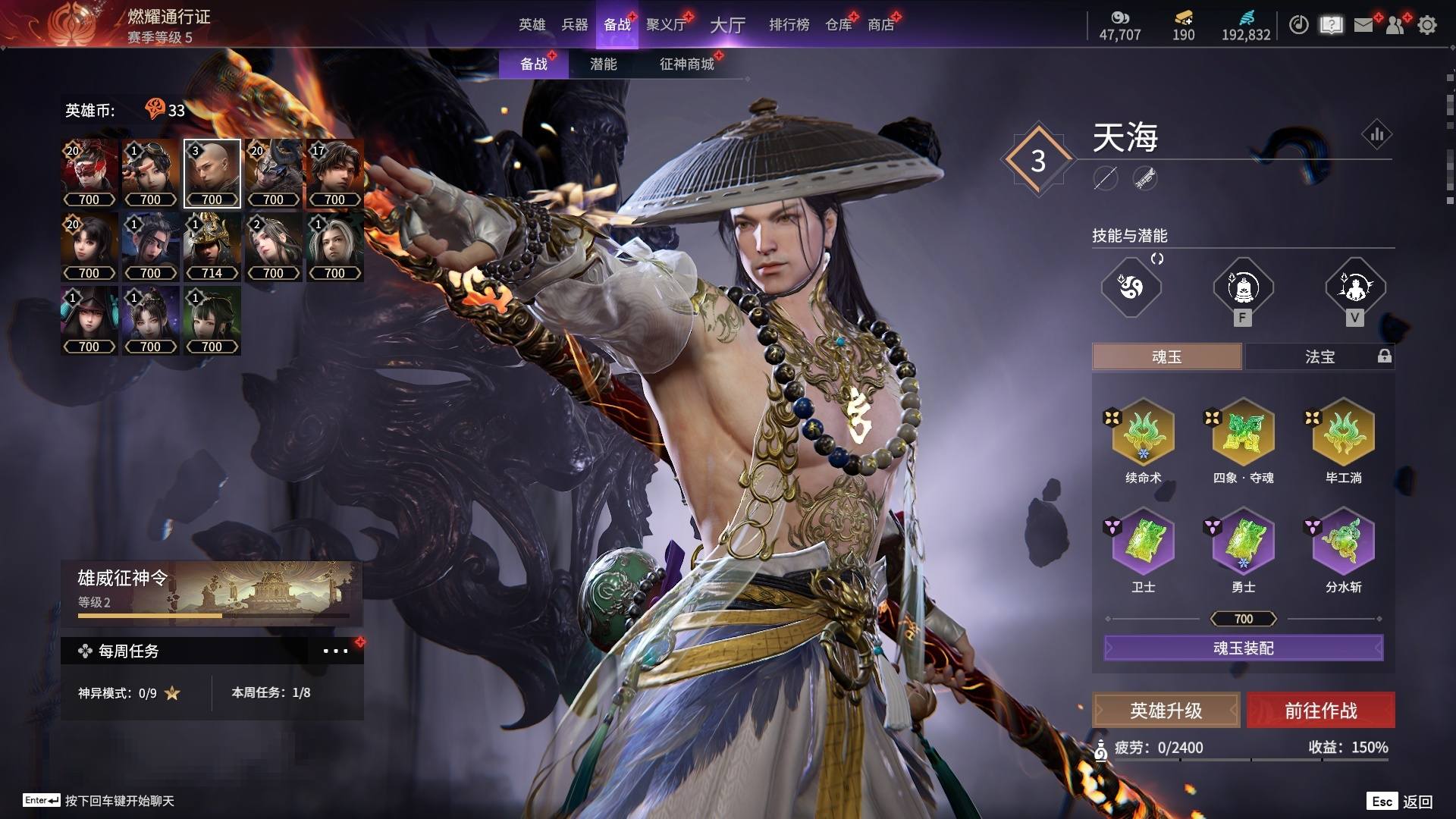
Task: View hero statistics chart icon
Action: 1376,135
